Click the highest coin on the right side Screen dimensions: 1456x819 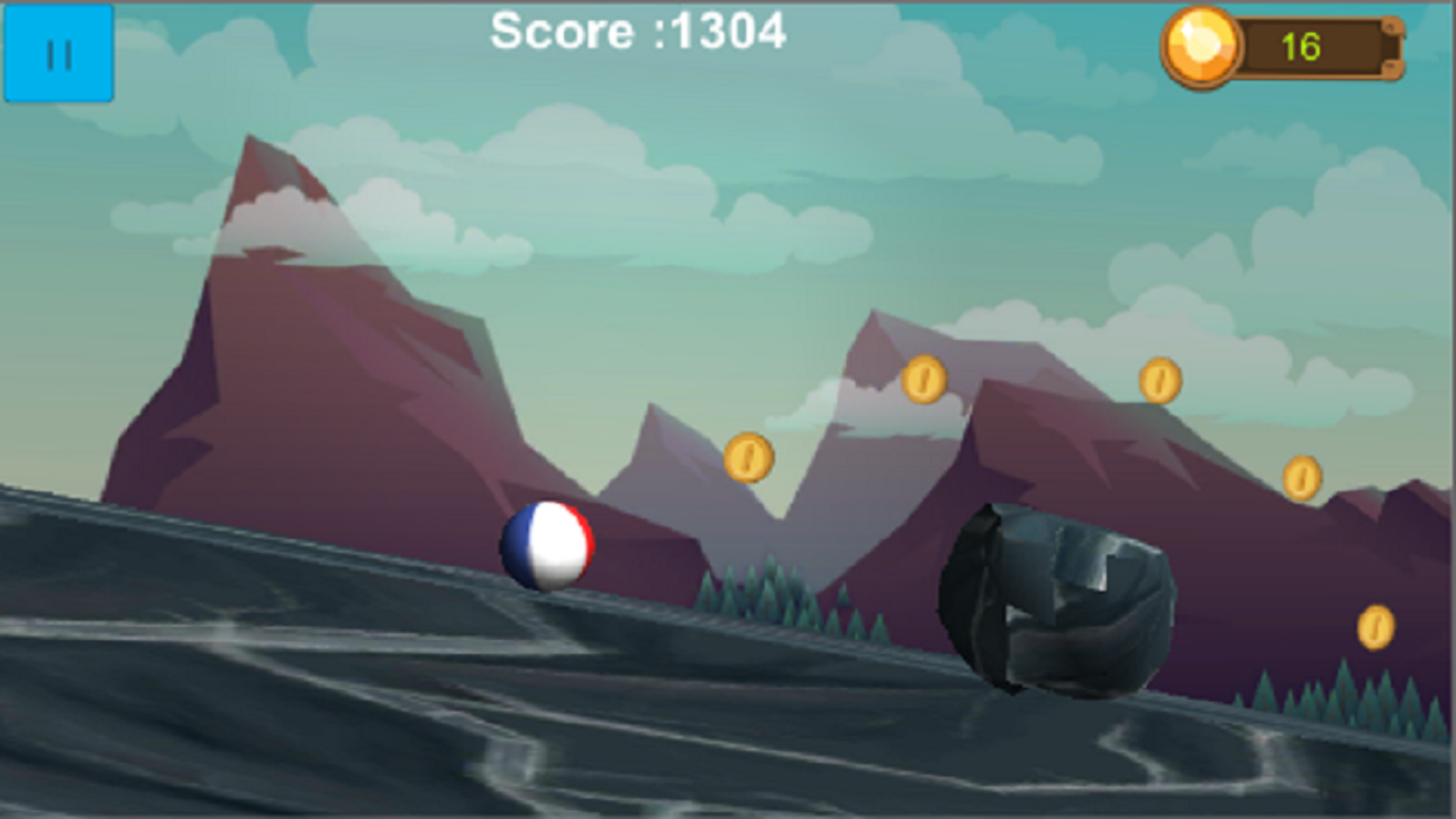pos(1161,381)
